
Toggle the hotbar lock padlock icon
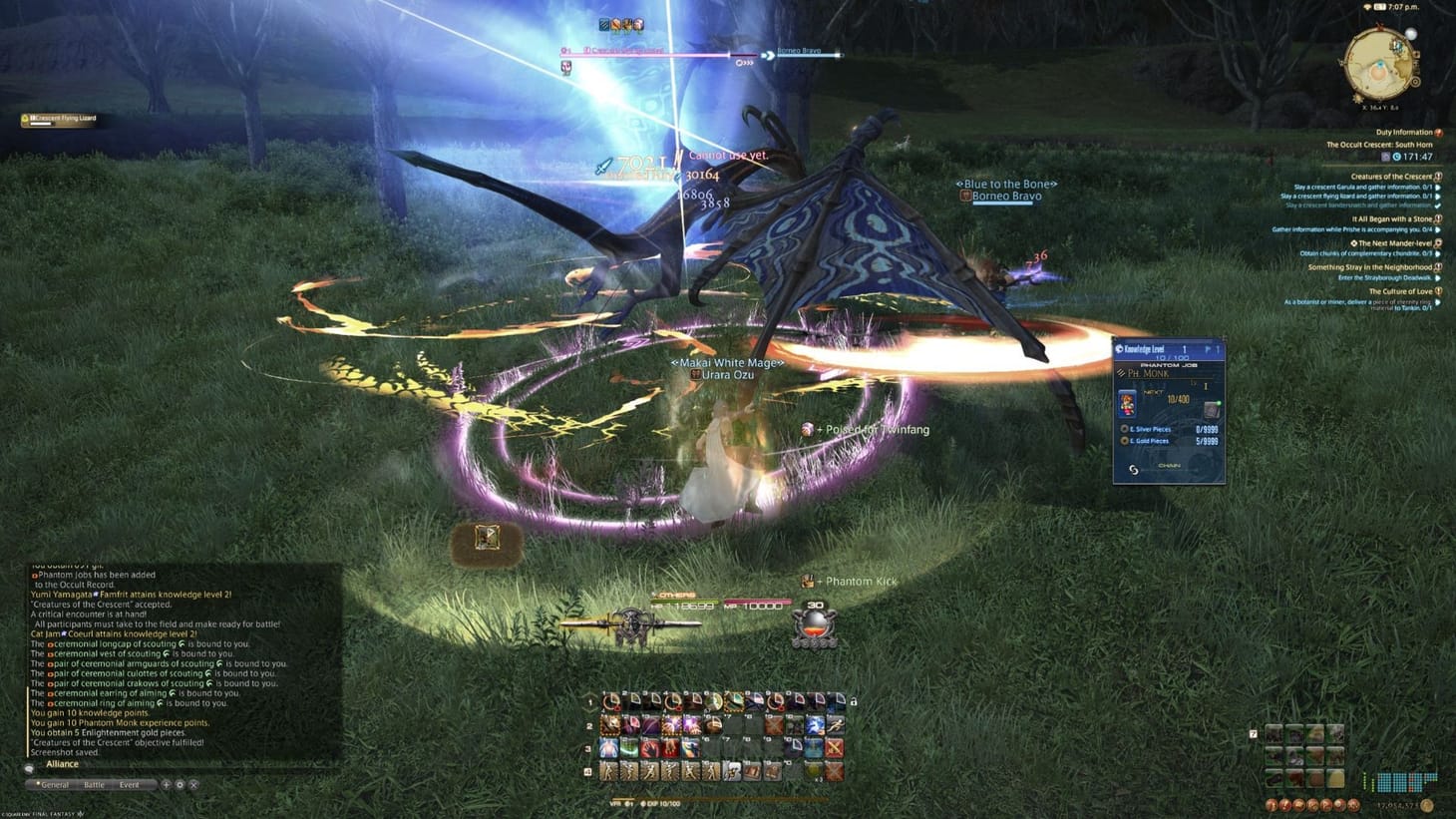[853, 702]
